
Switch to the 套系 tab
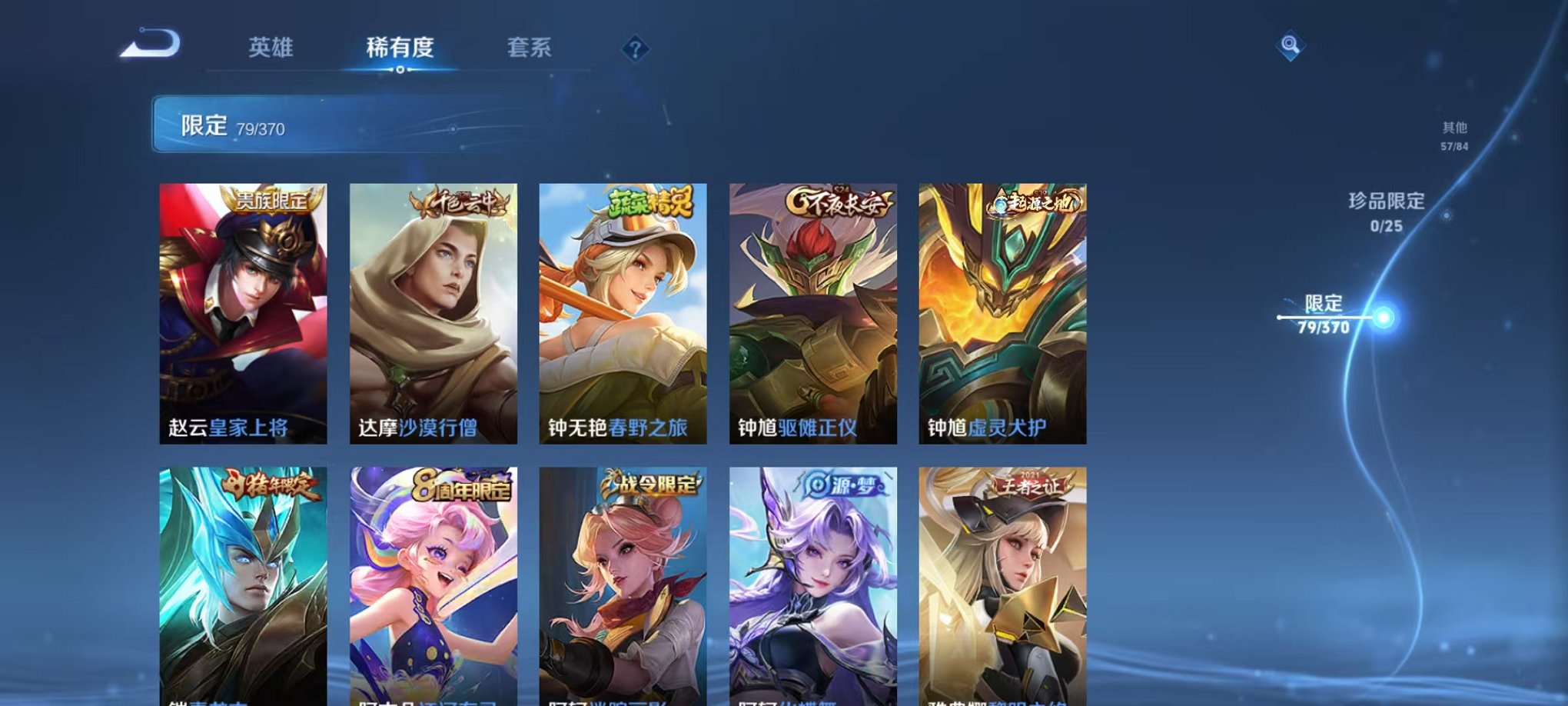click(537, 48)
